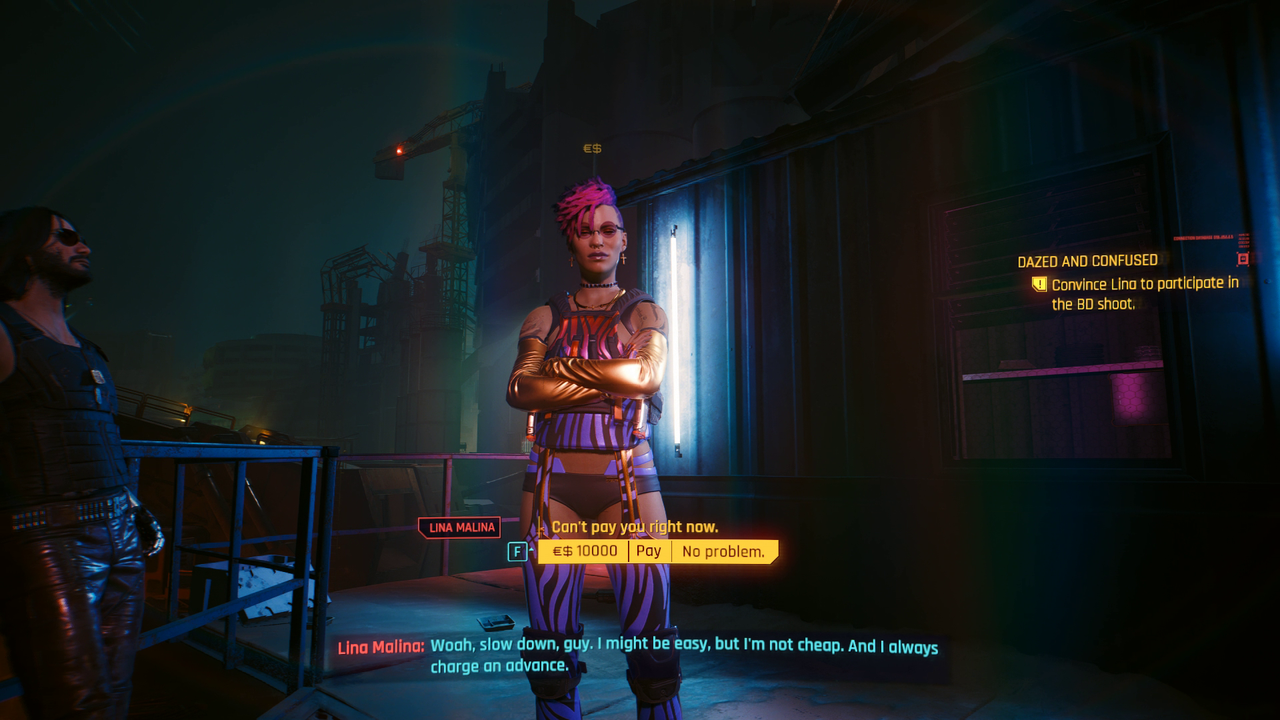The image size is (1280, 720).
Task: Click the dialogue cursor line before the option
Action: point(540,526)
